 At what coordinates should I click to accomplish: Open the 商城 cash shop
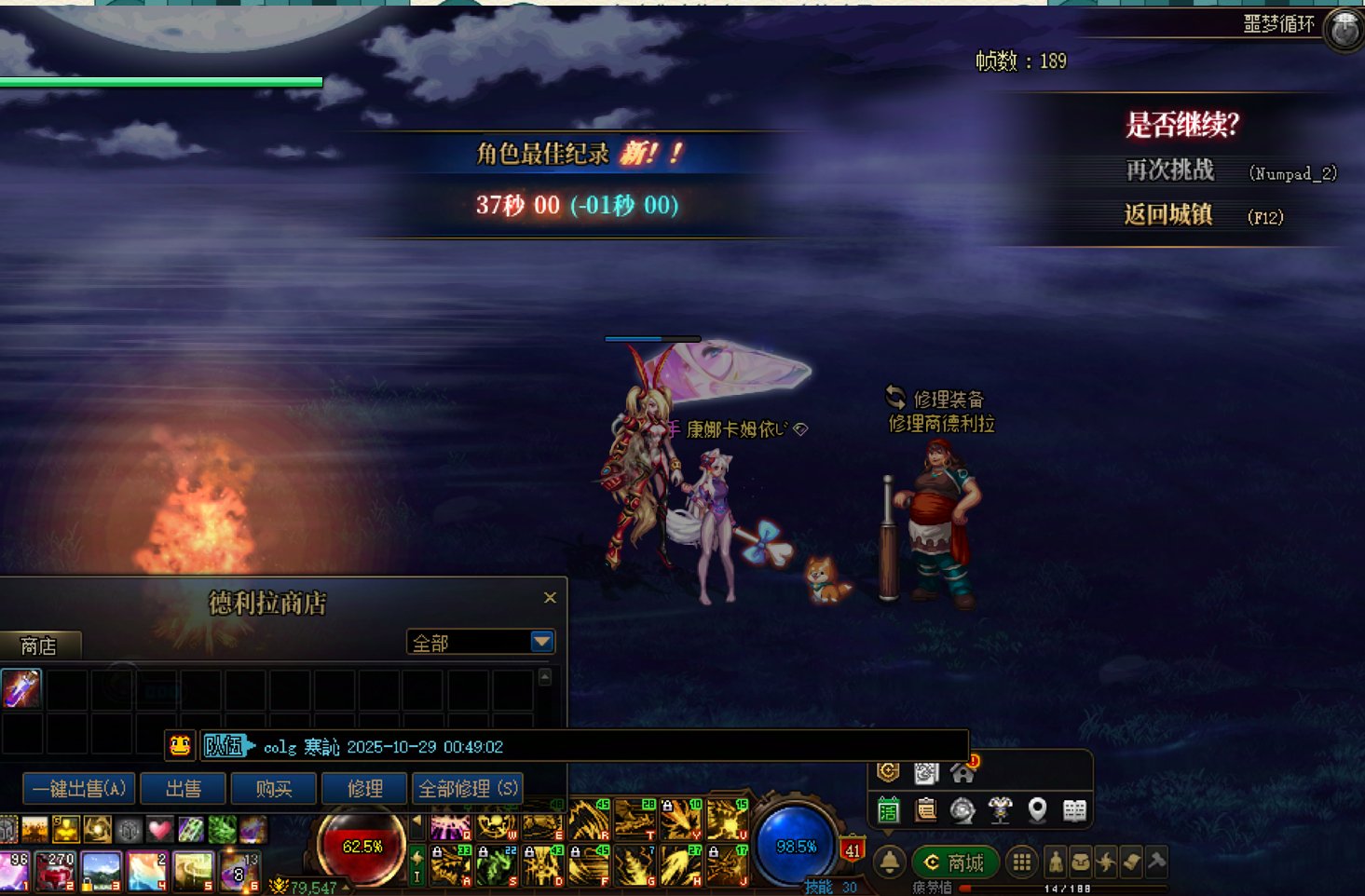955,862
